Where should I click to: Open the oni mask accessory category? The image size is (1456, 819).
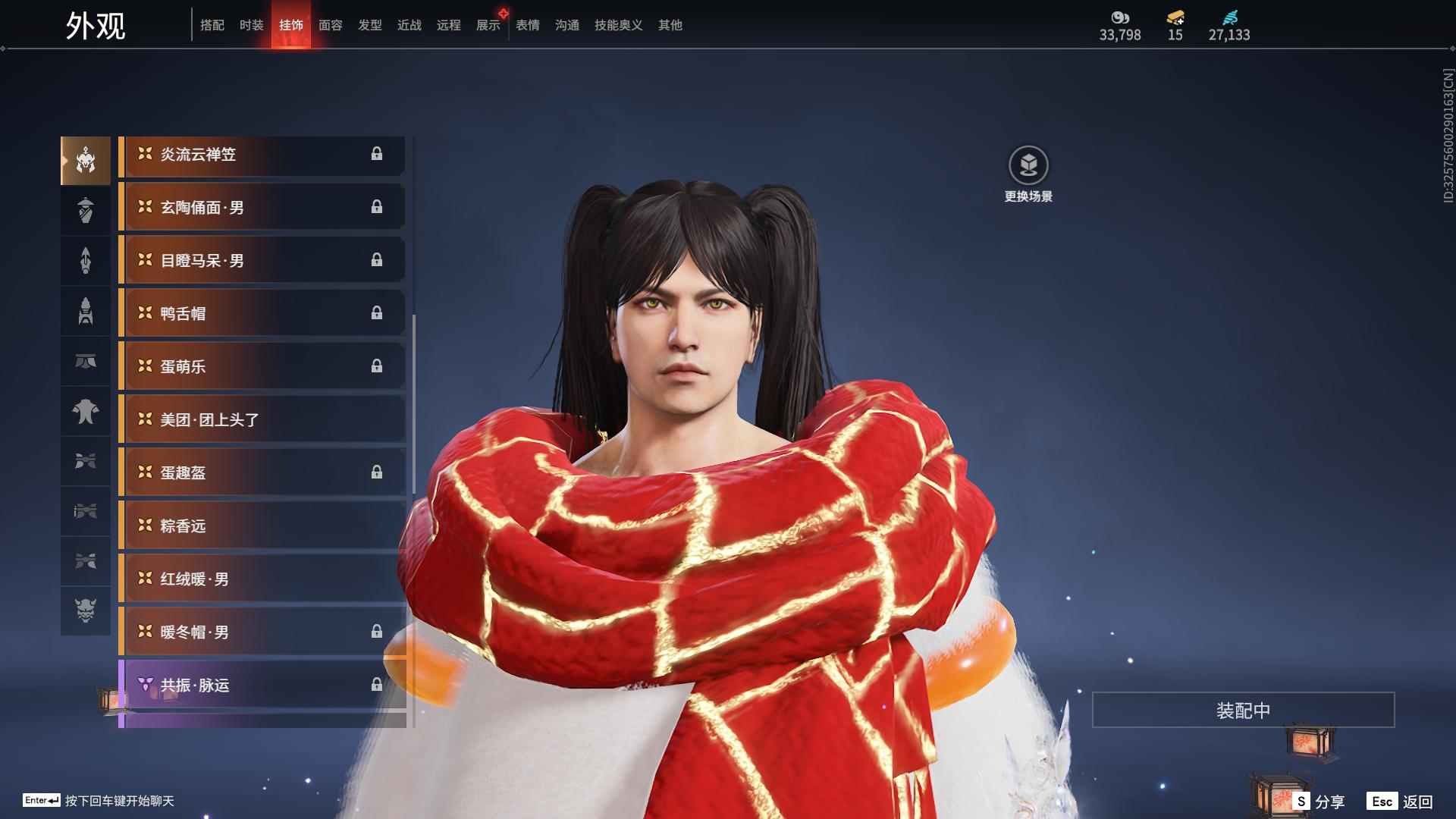(86, 610)
